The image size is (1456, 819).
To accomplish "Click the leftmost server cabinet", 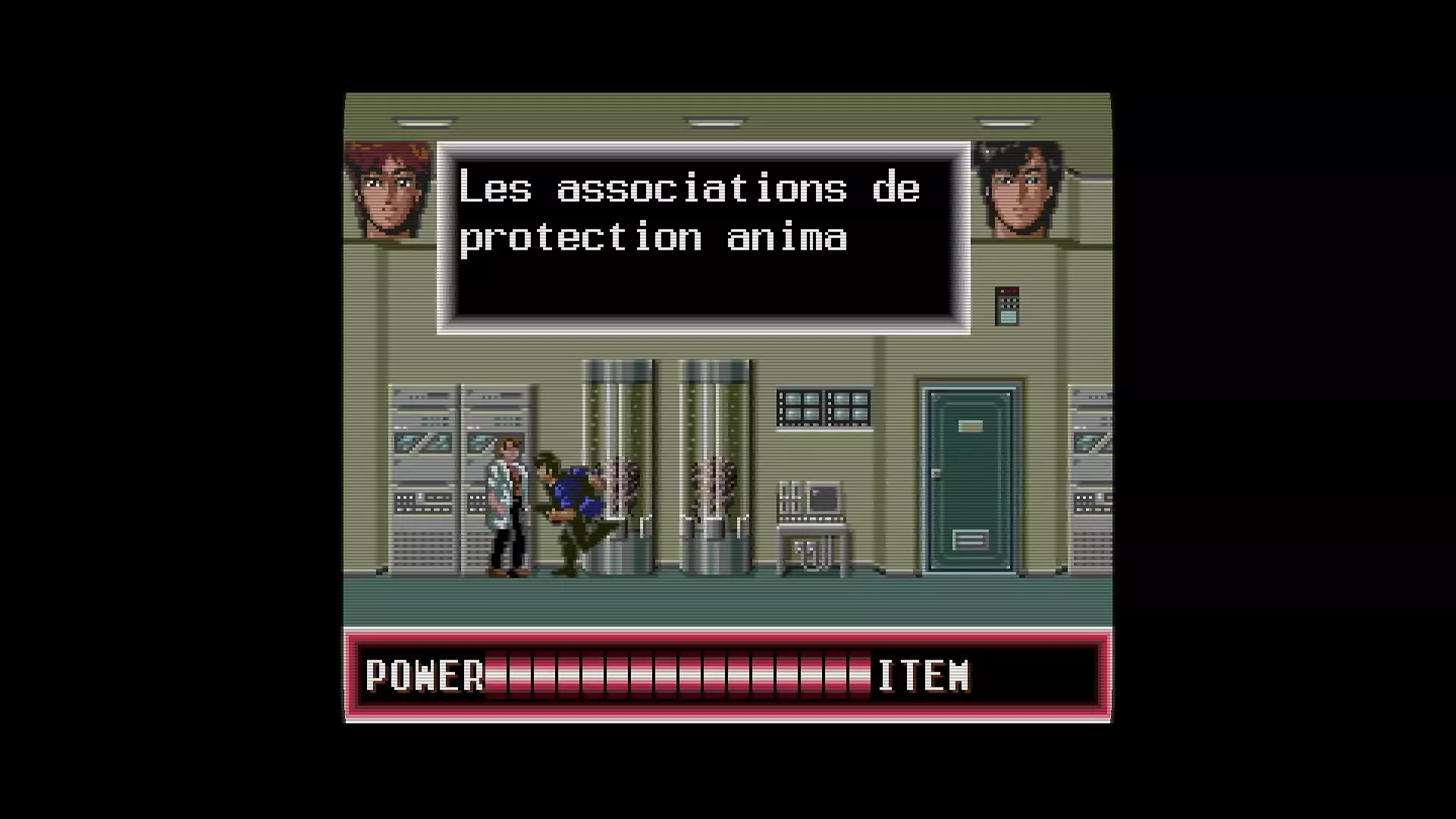I will pyautogui.click(x=421, y=478).
